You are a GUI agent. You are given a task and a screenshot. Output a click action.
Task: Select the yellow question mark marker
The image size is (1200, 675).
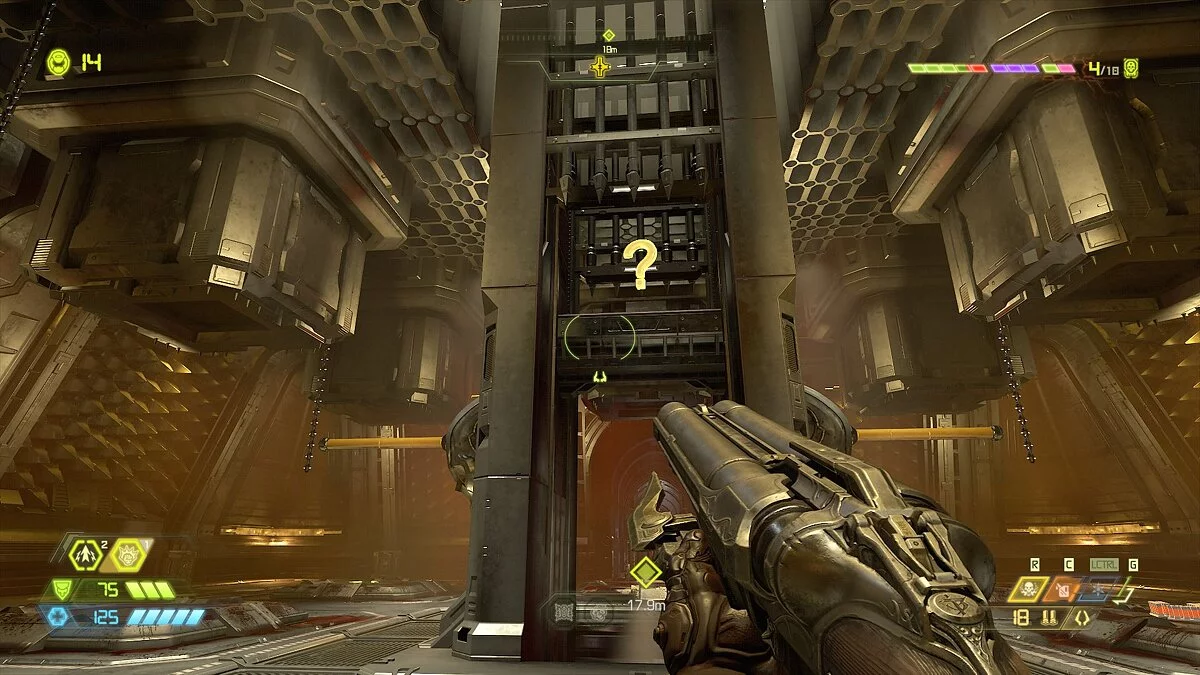coord(637,264)
